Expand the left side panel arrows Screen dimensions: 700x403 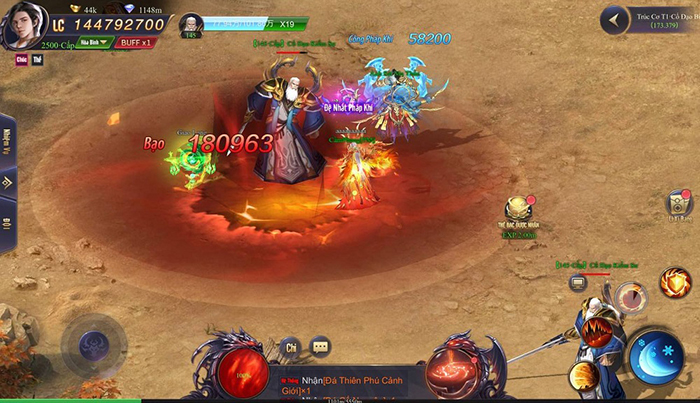tap(7, 183)
